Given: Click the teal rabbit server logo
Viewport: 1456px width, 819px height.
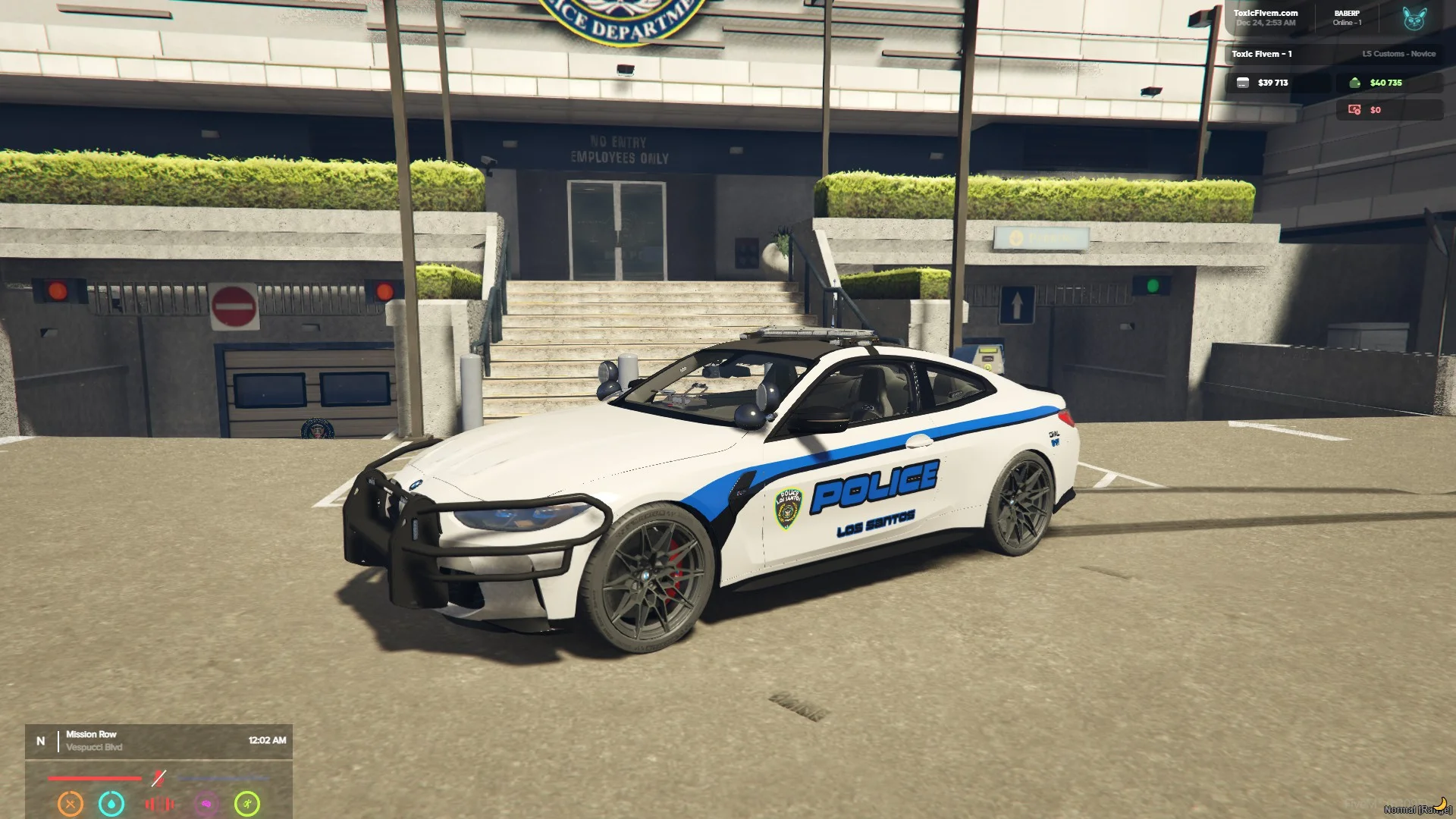Looking at the screenshot, I should point(1414,19).
